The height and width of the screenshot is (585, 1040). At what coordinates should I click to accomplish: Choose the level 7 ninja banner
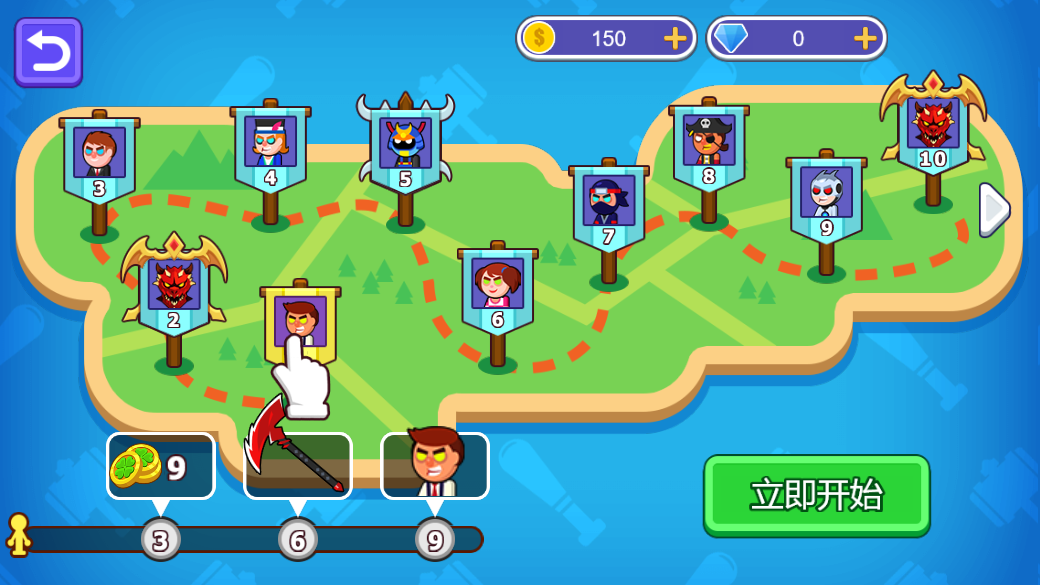click(608, 208)
